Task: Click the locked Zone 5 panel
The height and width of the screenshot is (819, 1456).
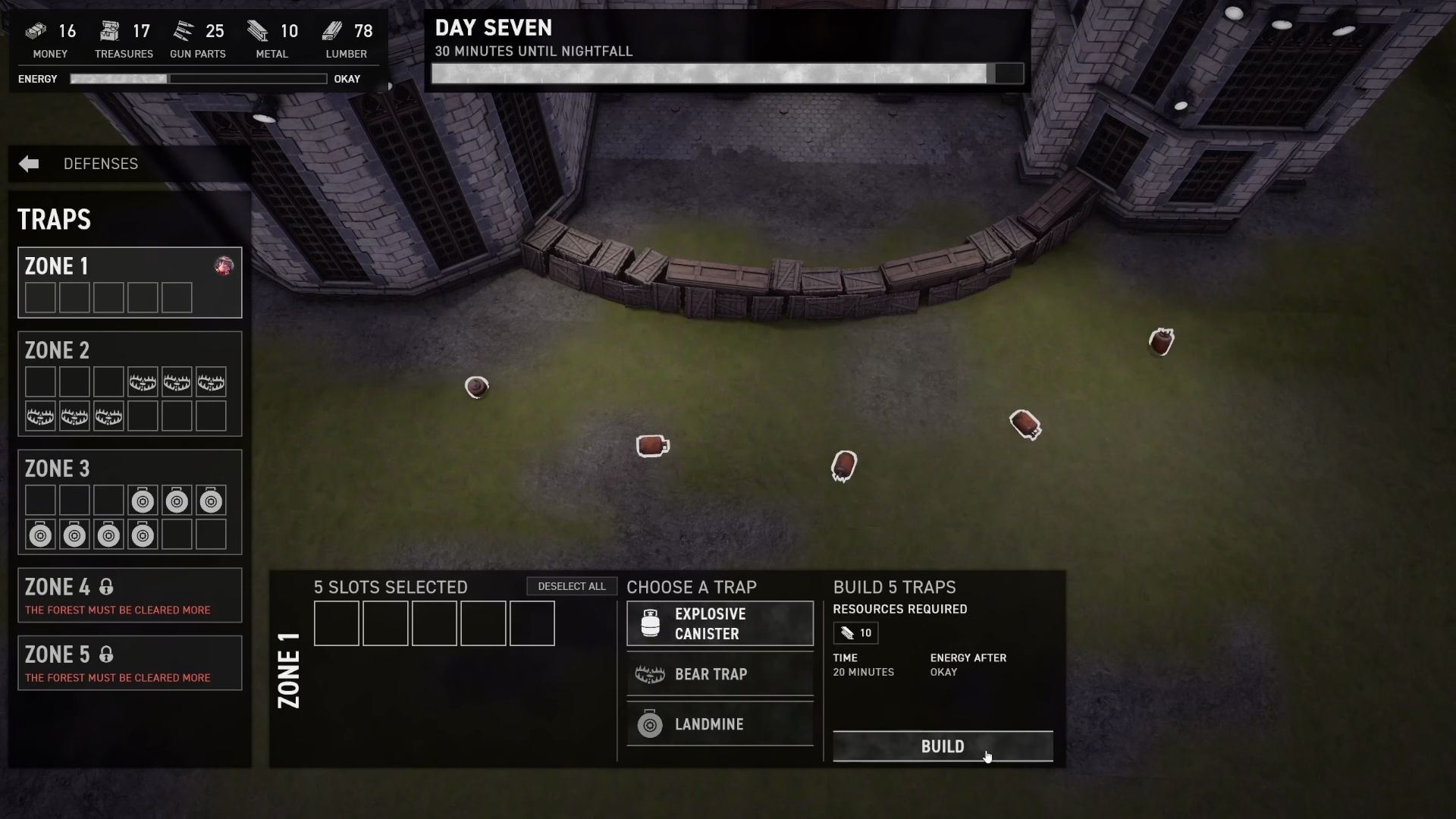Action: point(129,663)
